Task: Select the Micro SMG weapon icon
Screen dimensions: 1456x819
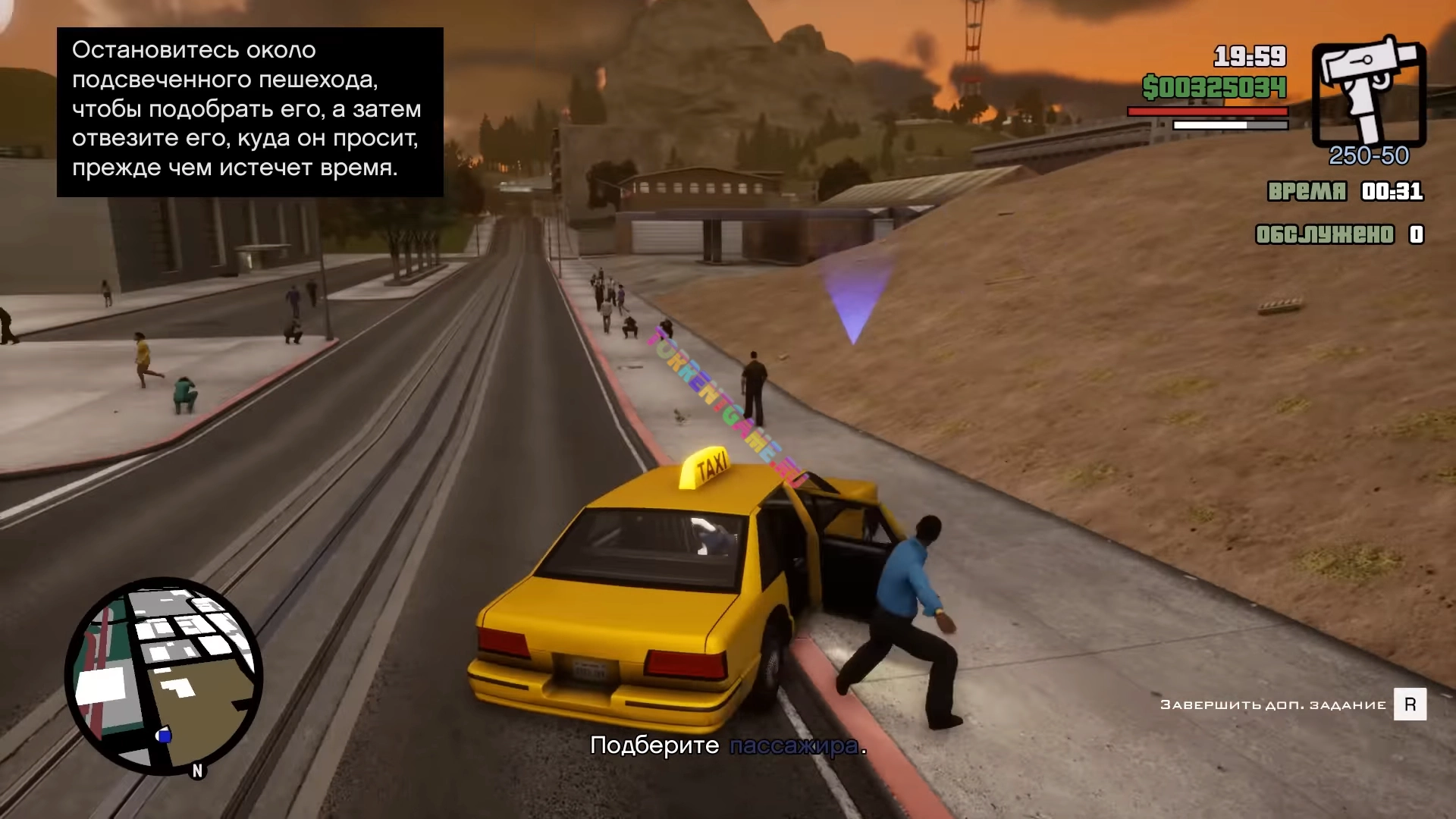Action: (1369, 91)
